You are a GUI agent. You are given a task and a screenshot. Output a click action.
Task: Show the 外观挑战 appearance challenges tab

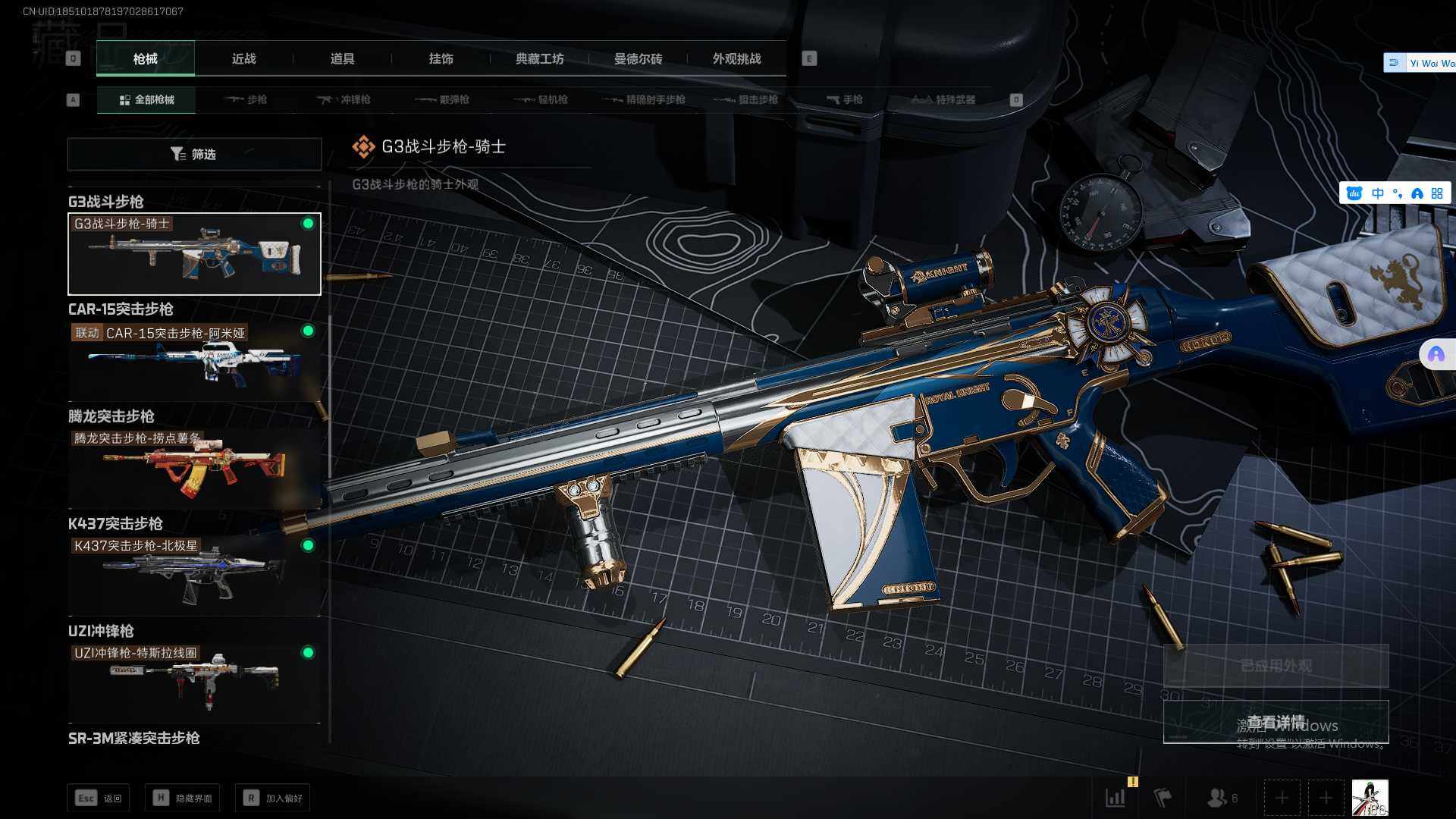736,59
